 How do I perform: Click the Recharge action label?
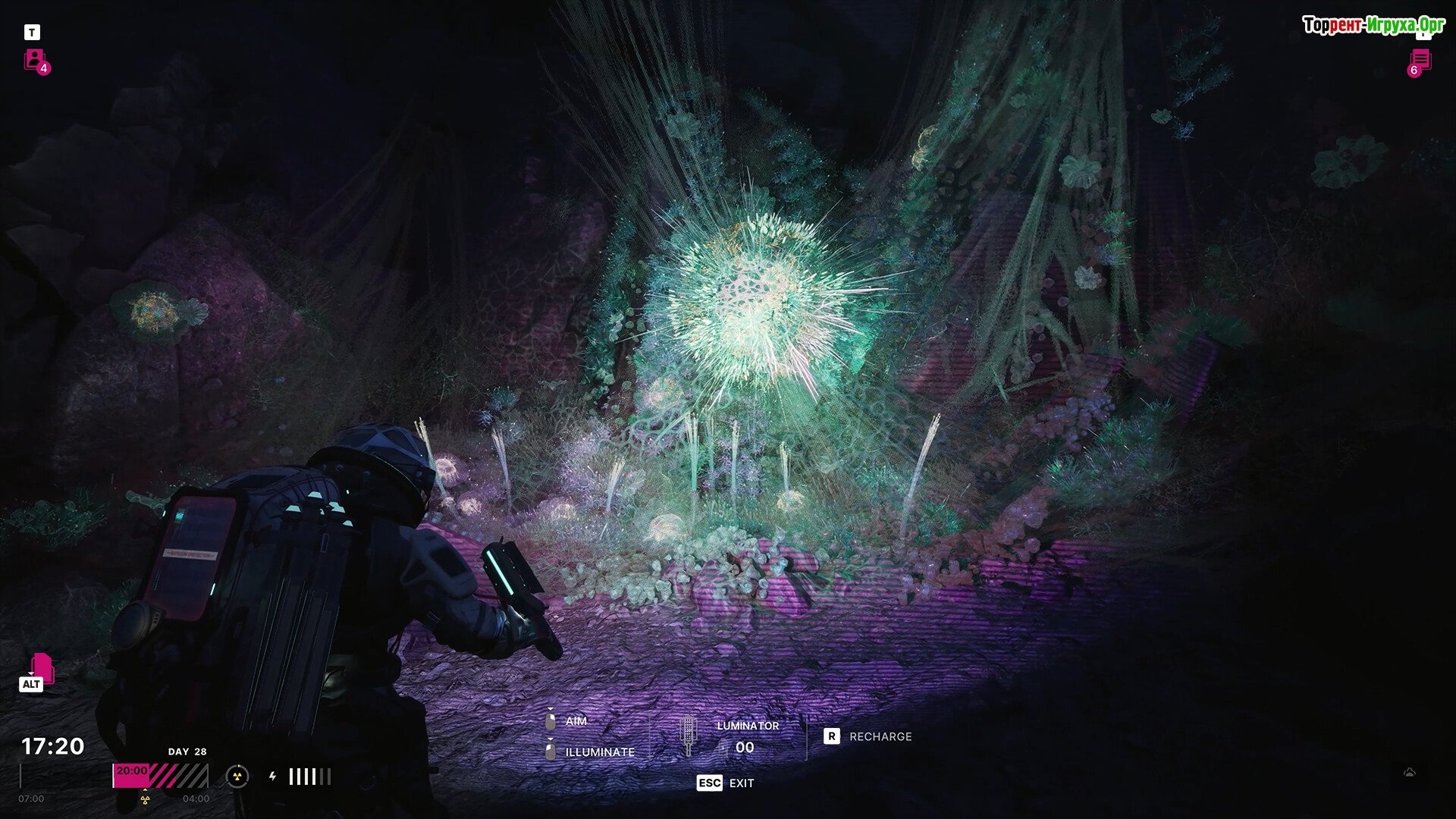point(880,736)
